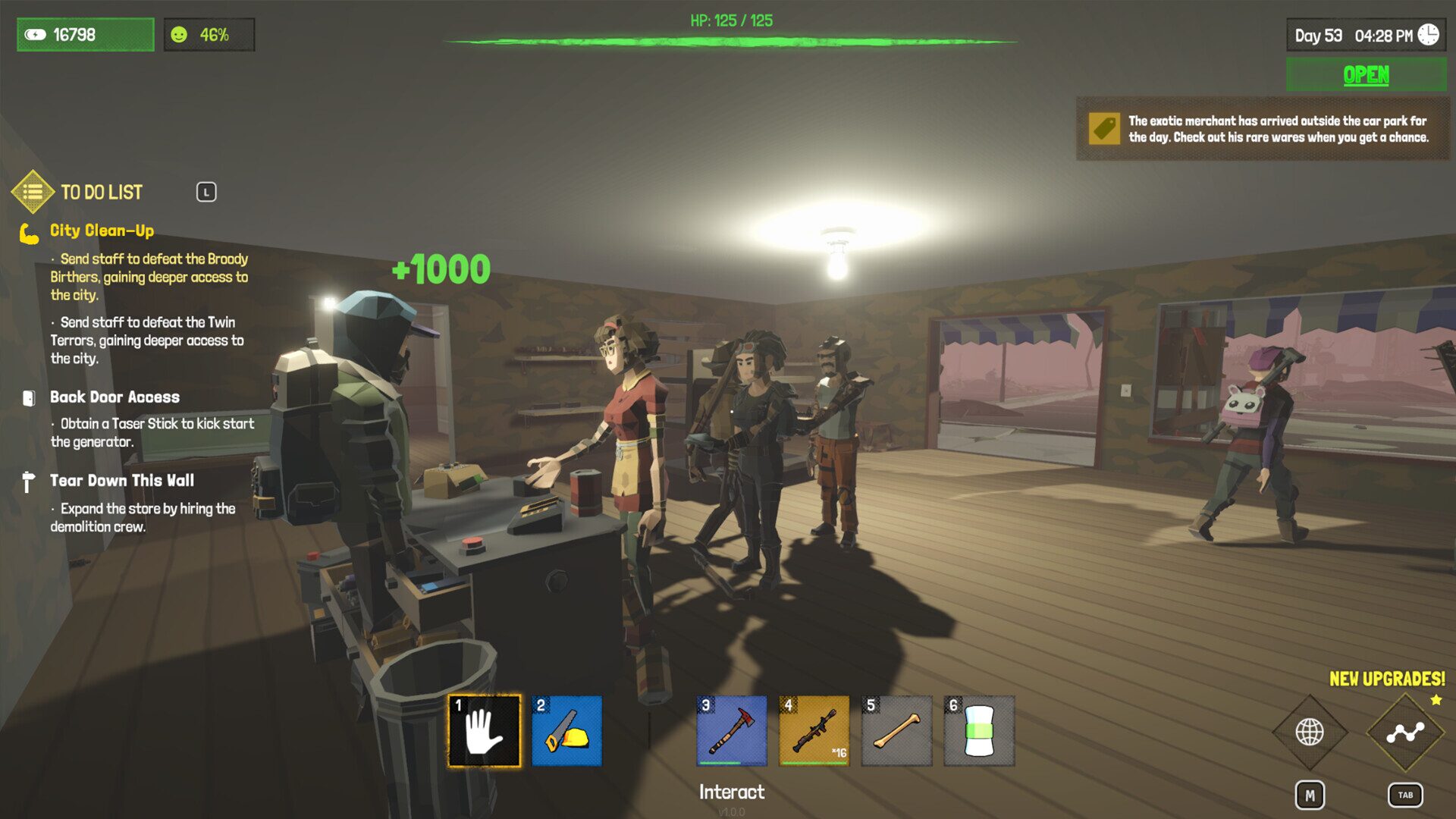Image resolution: width=1456 pixels, height=819 pixels.
Task: Toggle the happiness indicator smiley
Action: (180, 34)
